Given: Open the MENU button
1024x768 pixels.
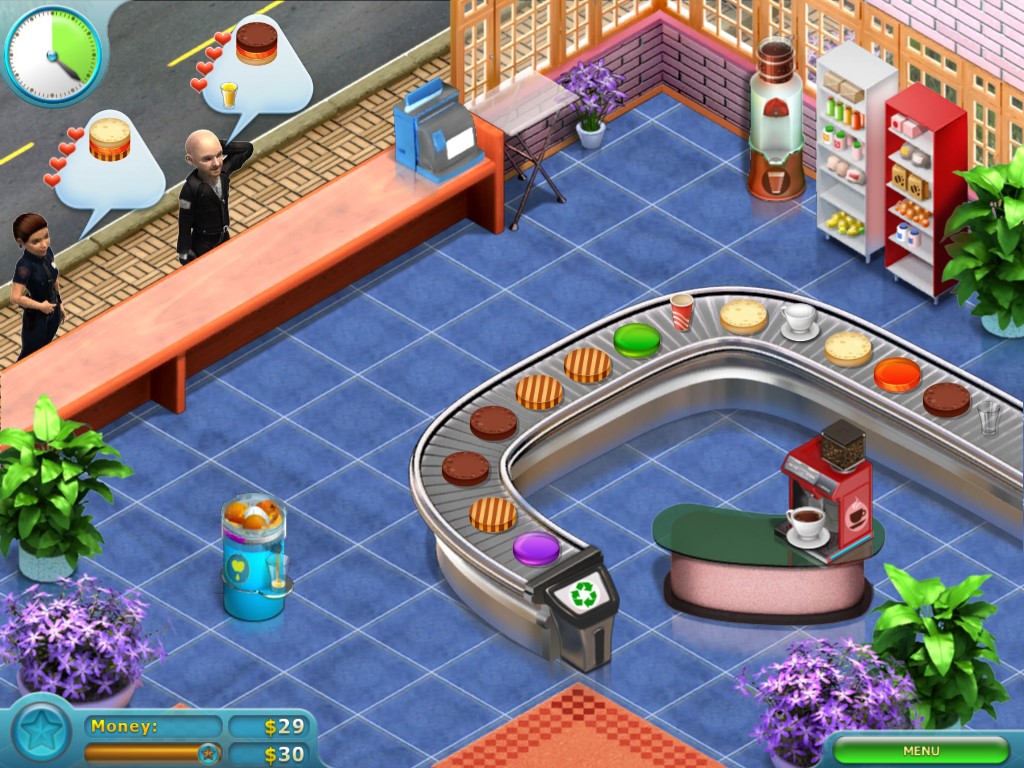Looking at the screenshot, I should 921,750.
